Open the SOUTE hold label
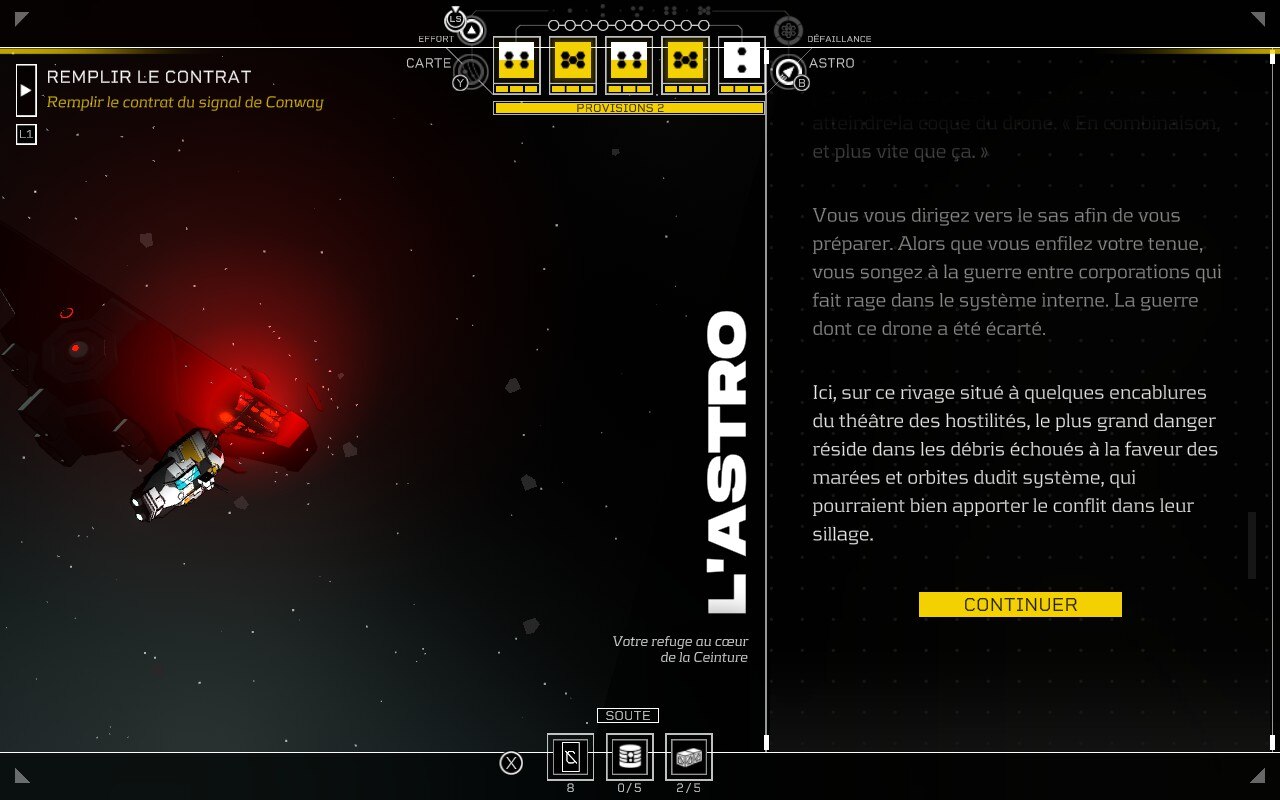This screenshot has height=800, width=1280. pos(628,715)
